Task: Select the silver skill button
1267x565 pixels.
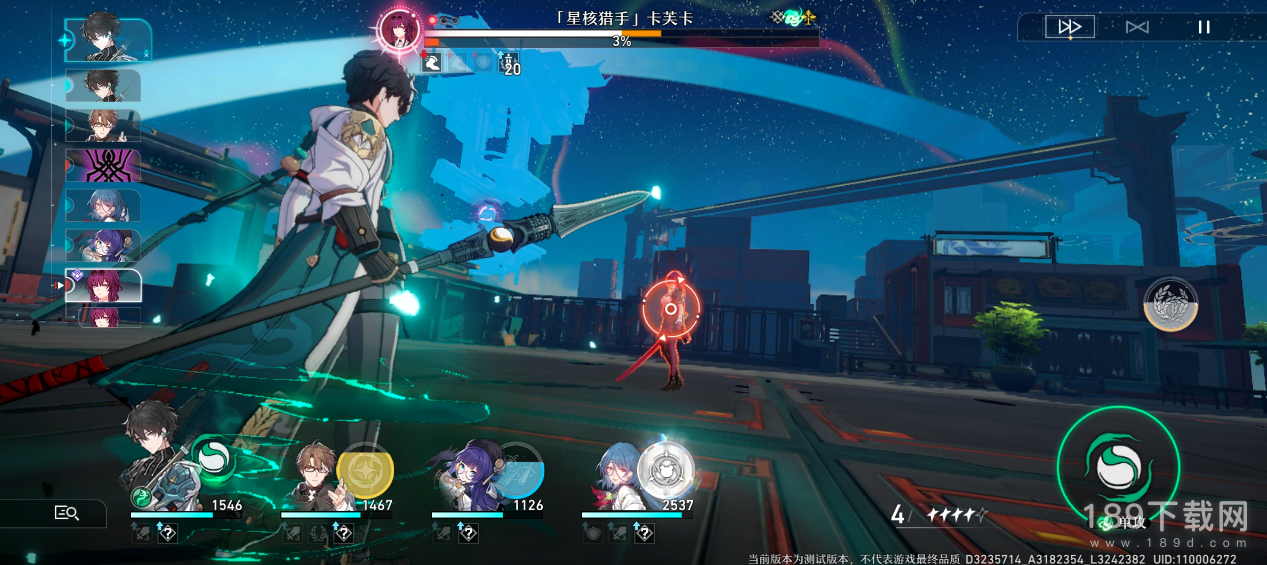Action: point(1170,304)
